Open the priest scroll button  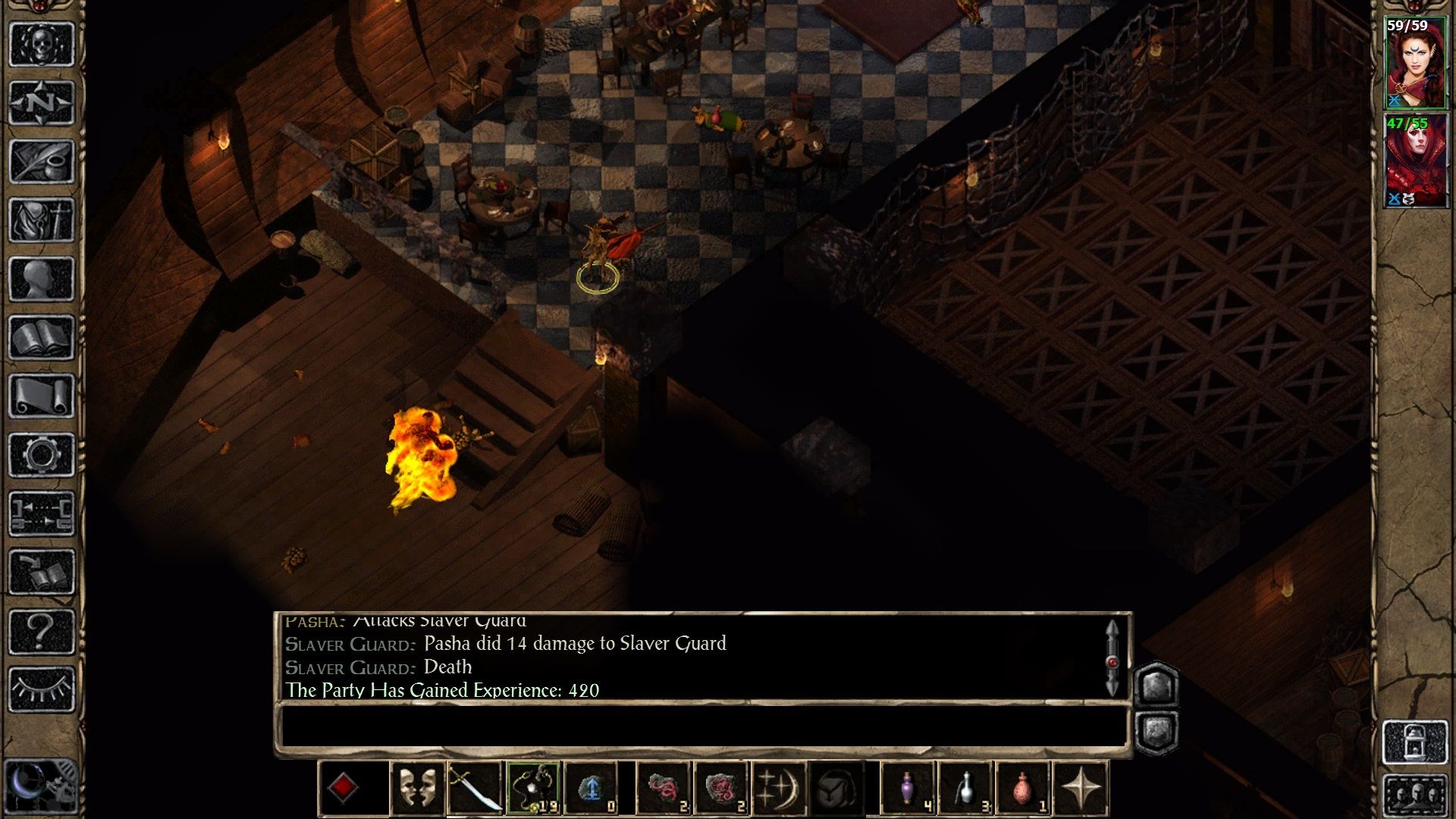tap(41, 396)
